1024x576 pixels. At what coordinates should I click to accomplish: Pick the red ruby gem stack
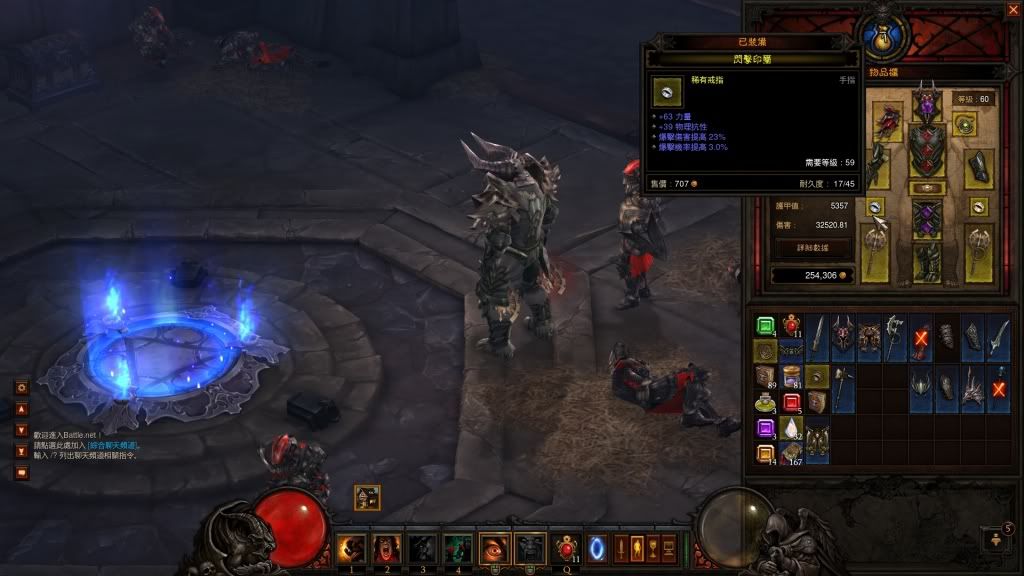click(791, 403)
